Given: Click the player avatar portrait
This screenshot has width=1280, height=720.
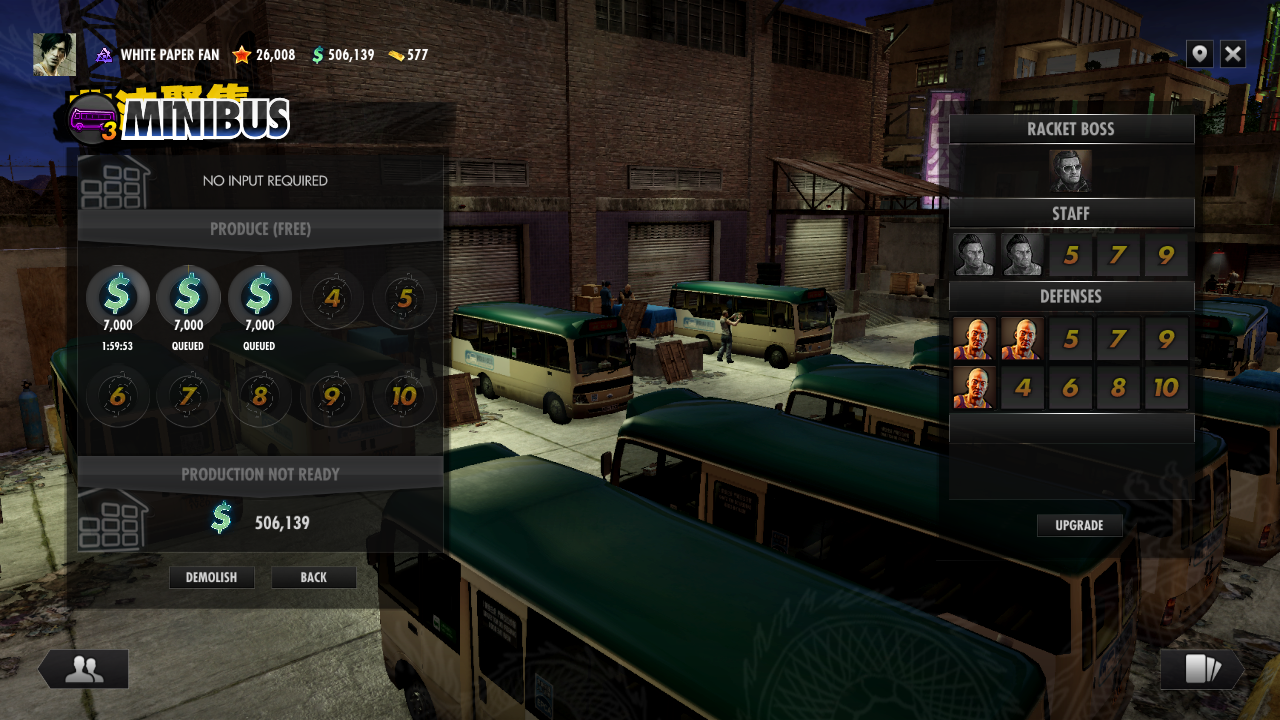Looking at the screenshot, I should click(54, 54).
